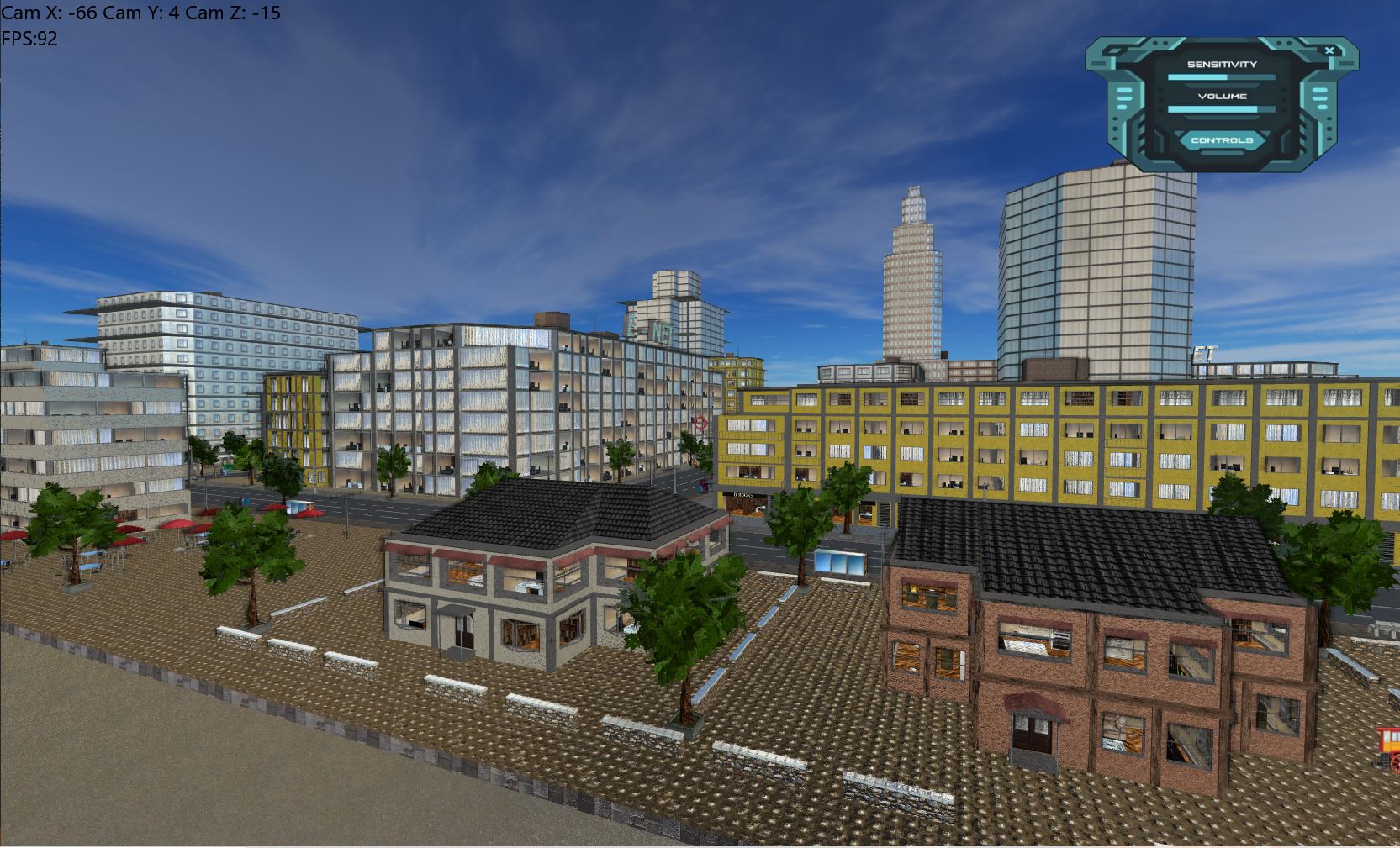1400x848 pixels.
Task: Click the diamond emblem on the panel's top-left corner
Action: click(1114, 51)
